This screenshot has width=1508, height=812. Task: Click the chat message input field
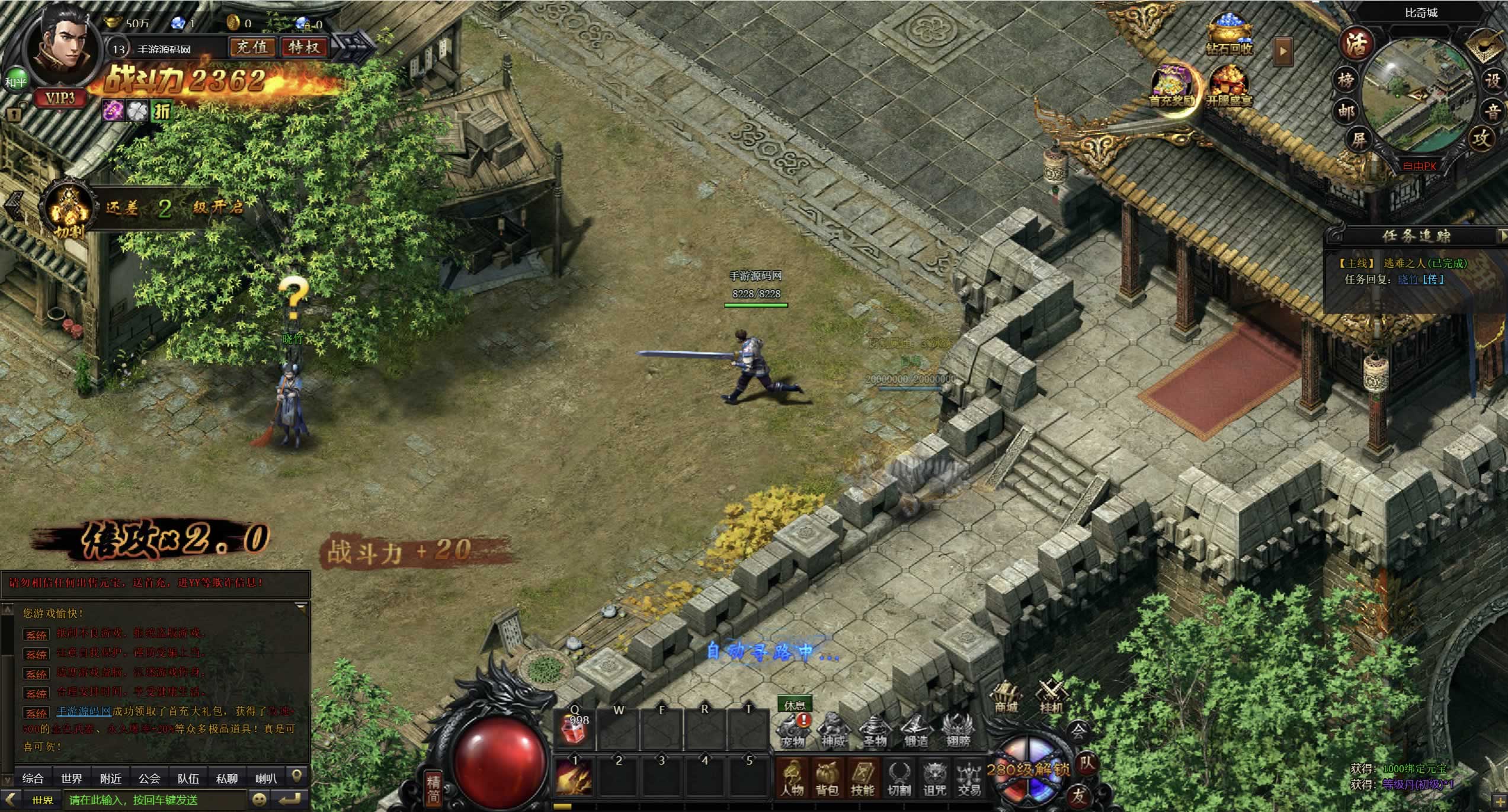(155, 800)
